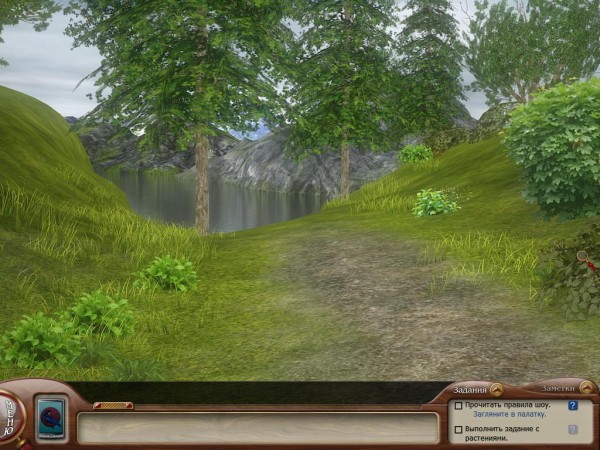Click the small orange striped handle above inventory
Image resolution: width=600 pixels, height=450 pixels.
pos(113,405)
